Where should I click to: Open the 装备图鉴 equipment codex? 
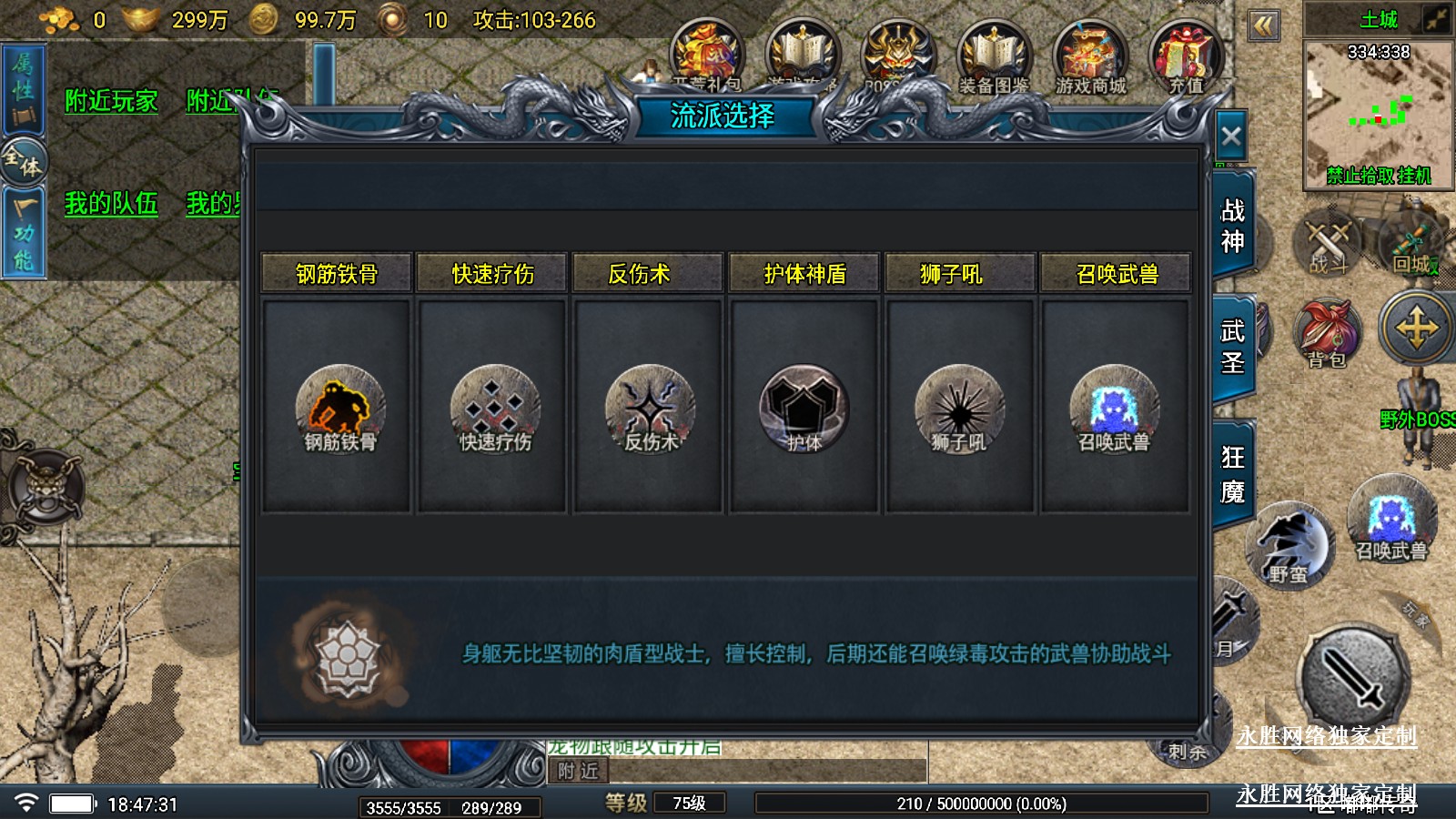(994, 57)
